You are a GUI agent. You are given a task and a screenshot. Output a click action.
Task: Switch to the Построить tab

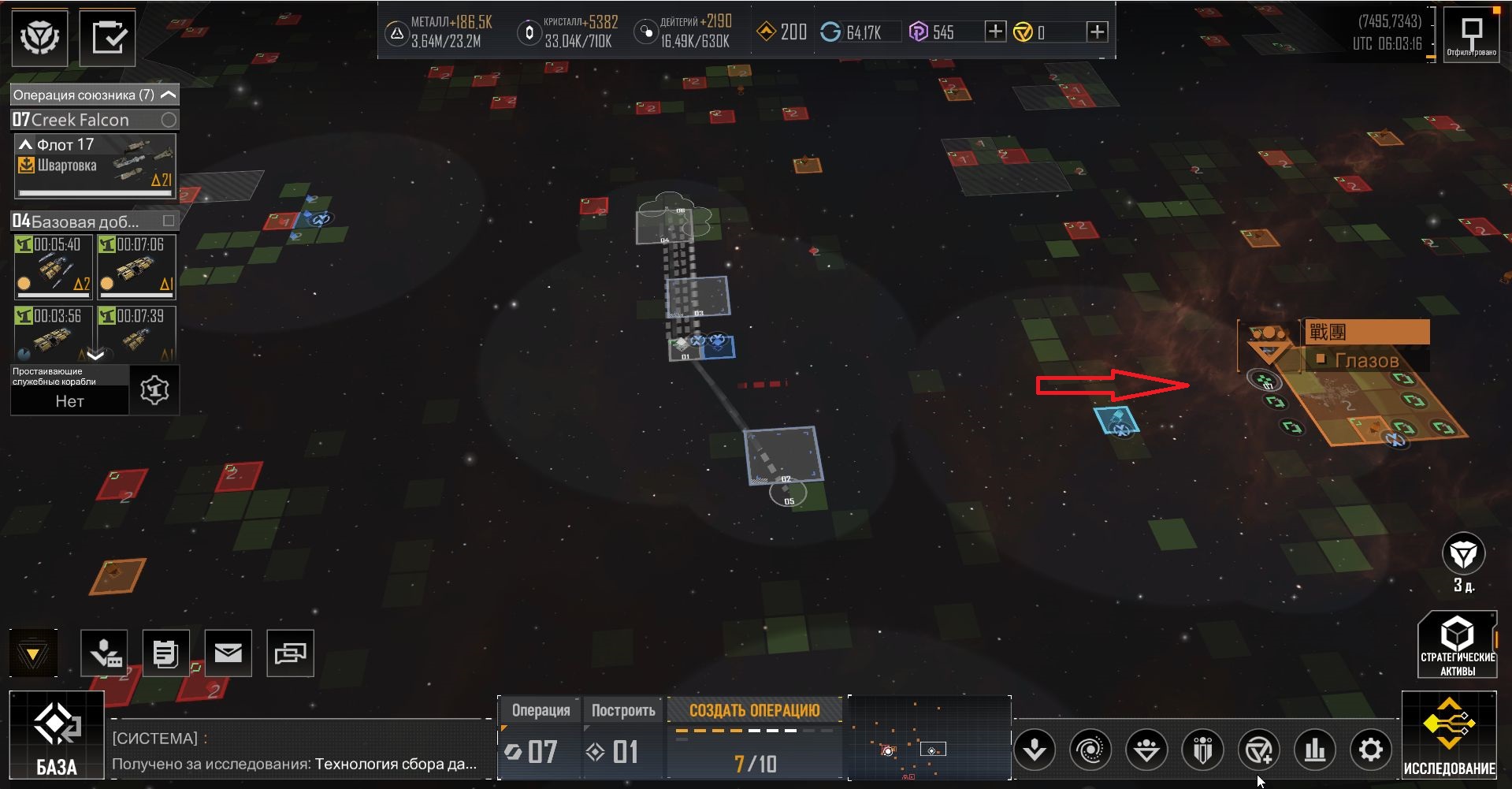(x=623, y=710)
